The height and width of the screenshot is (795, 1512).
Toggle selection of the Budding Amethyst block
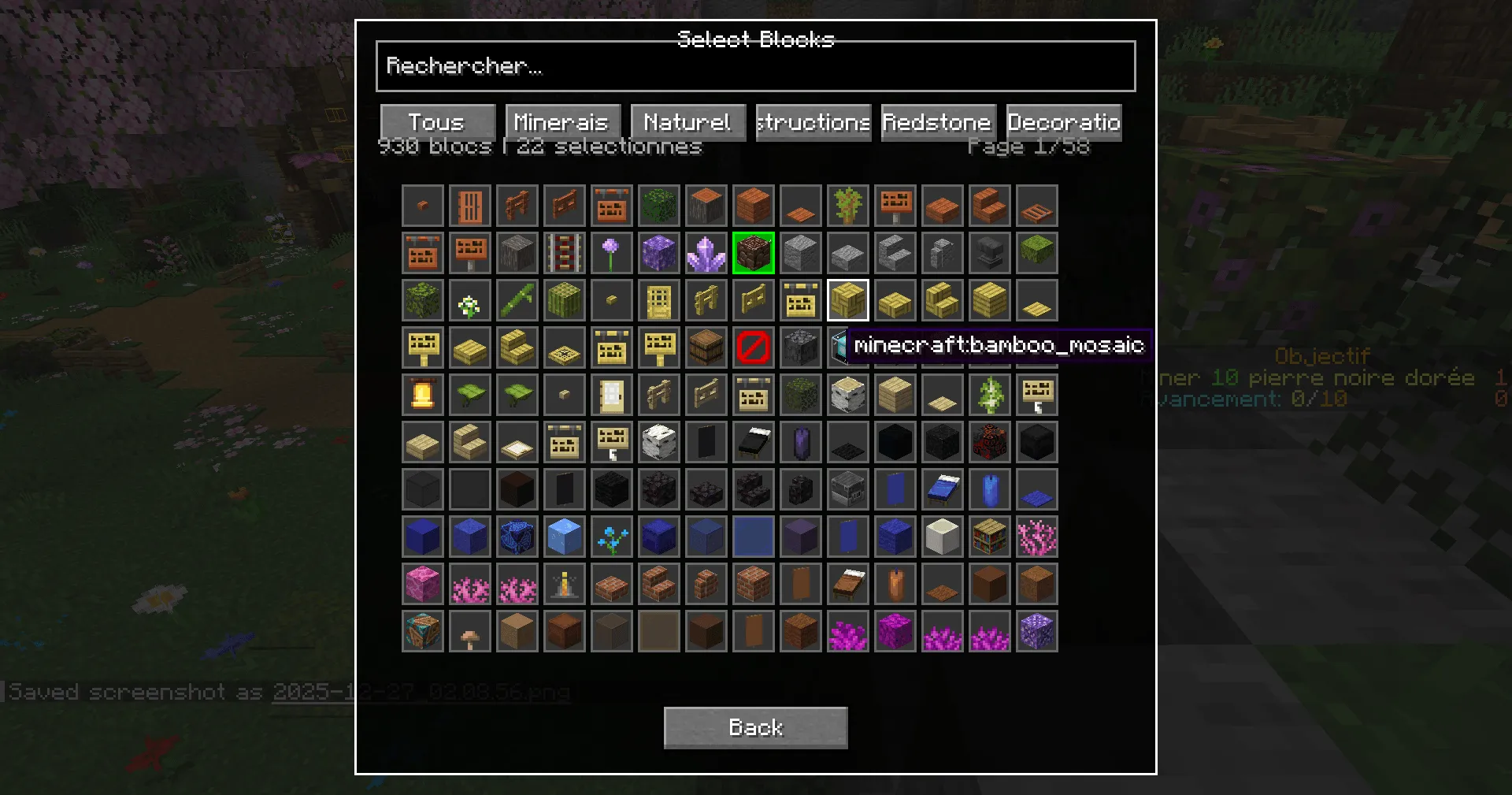coord(659,253)
